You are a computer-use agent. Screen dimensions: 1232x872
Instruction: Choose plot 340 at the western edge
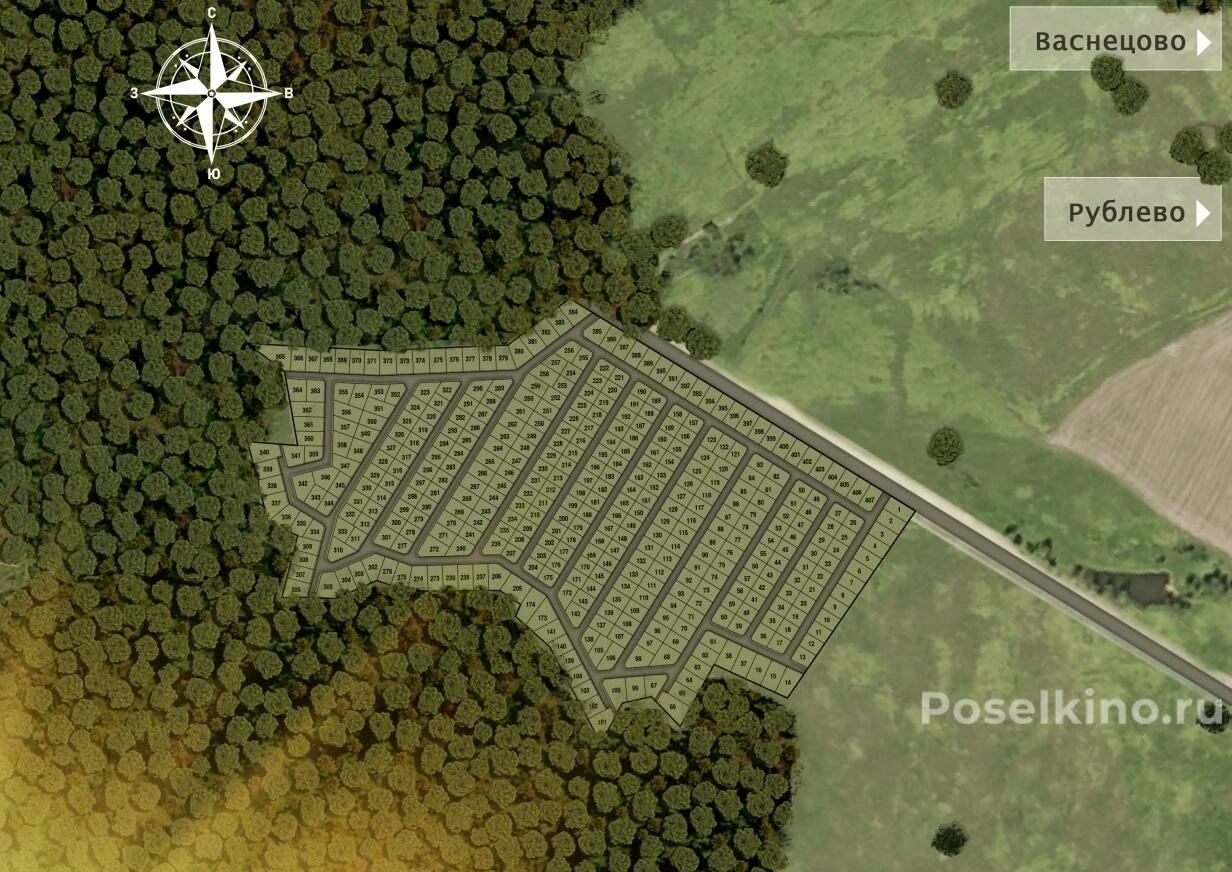264,454
